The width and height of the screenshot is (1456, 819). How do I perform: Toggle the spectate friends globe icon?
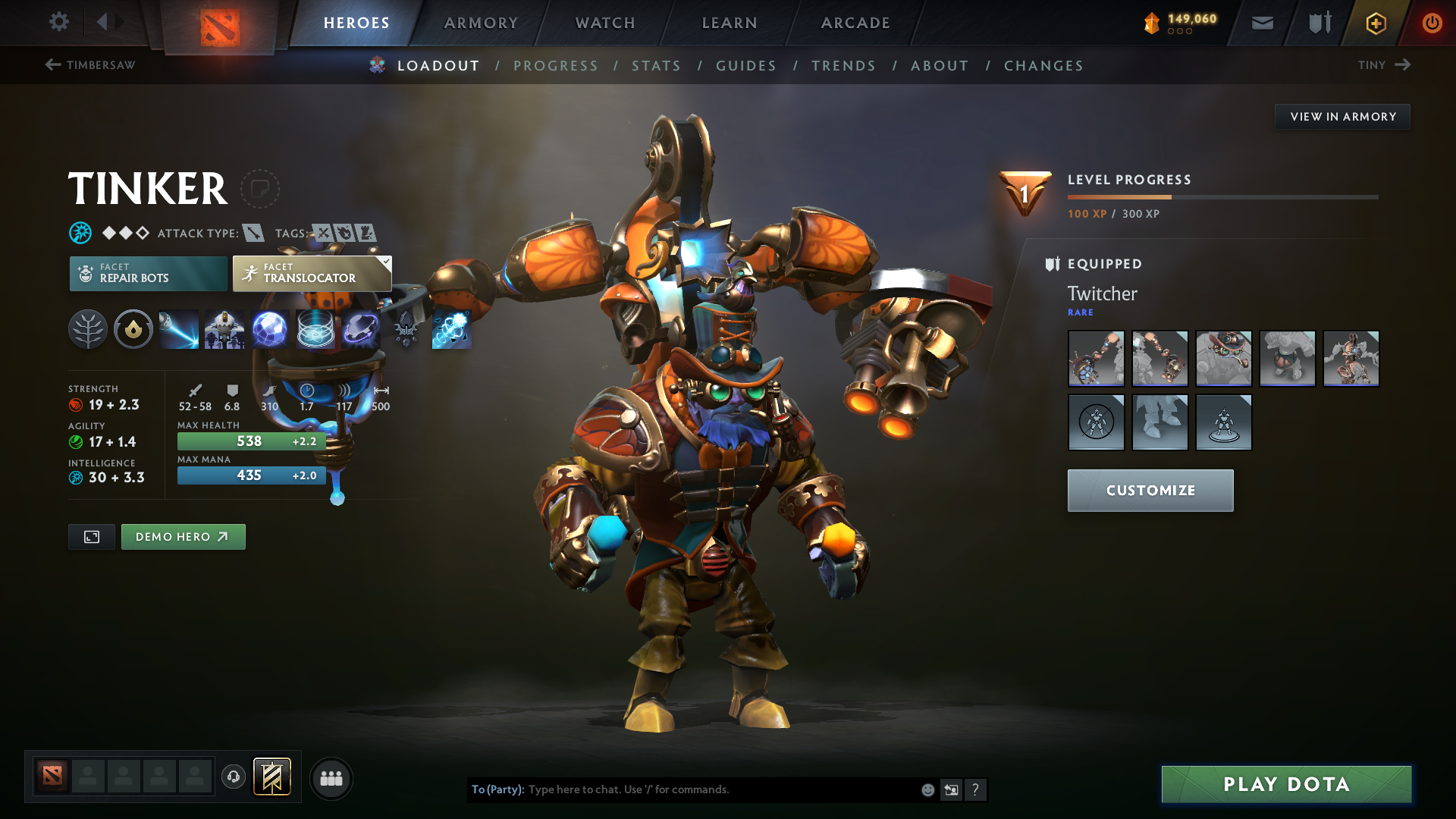pos(233,778)
